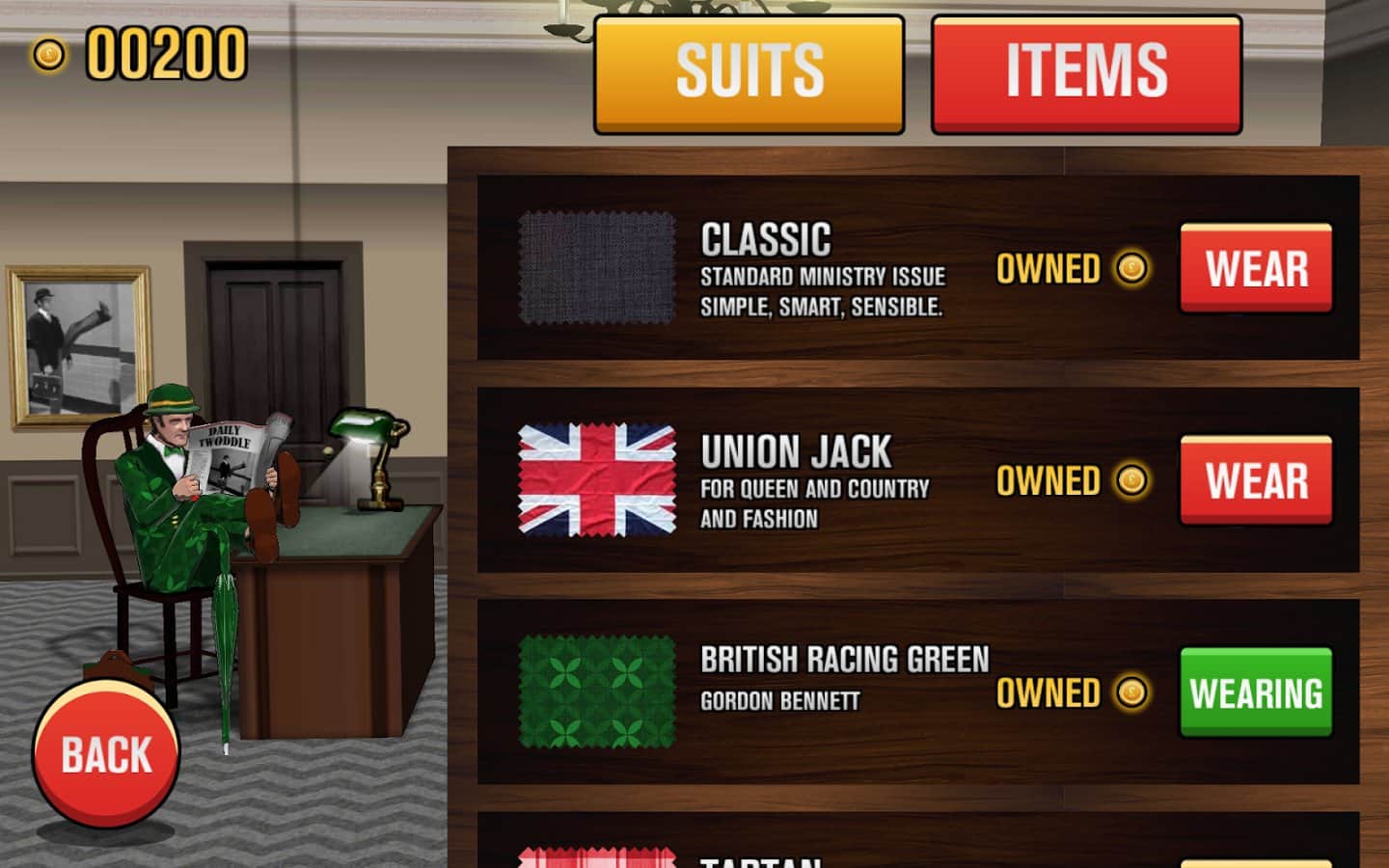1389x868 pixels.
Task: Choose the Union Jack flag swatch
Action: 597,480
